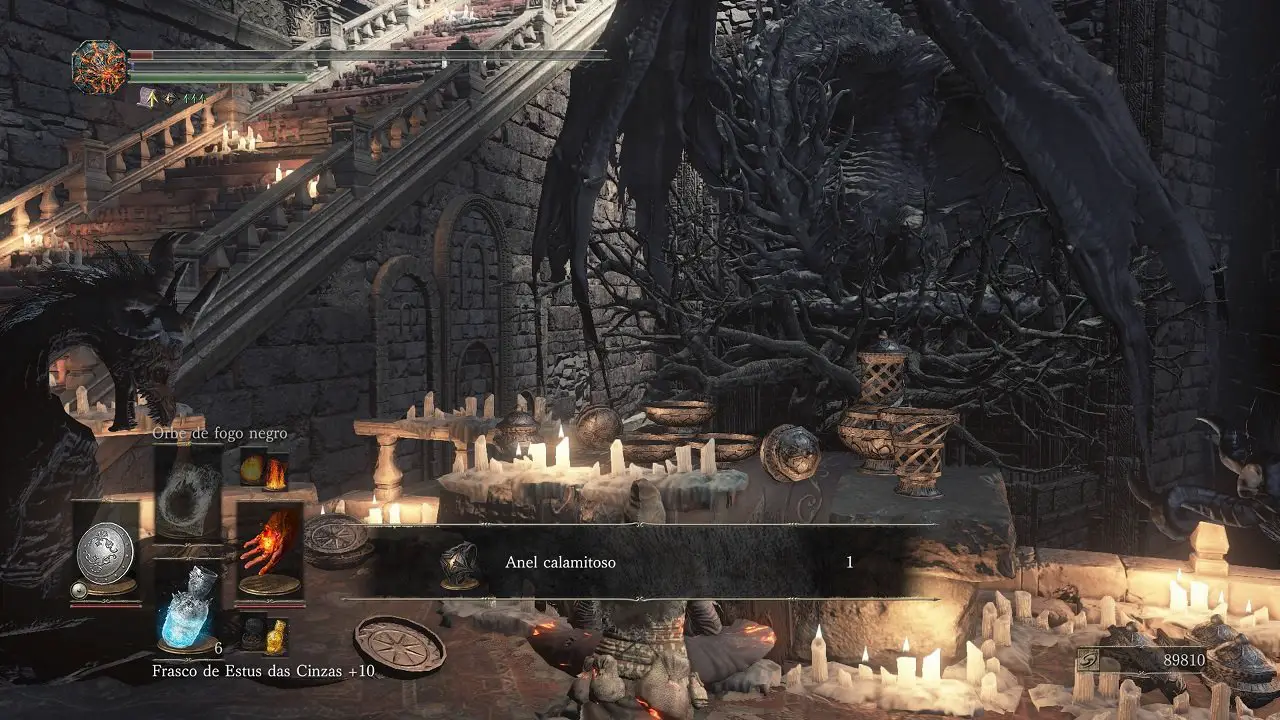Click the silver round shield slot
1280x720 pixels.
tap(105, 552)
